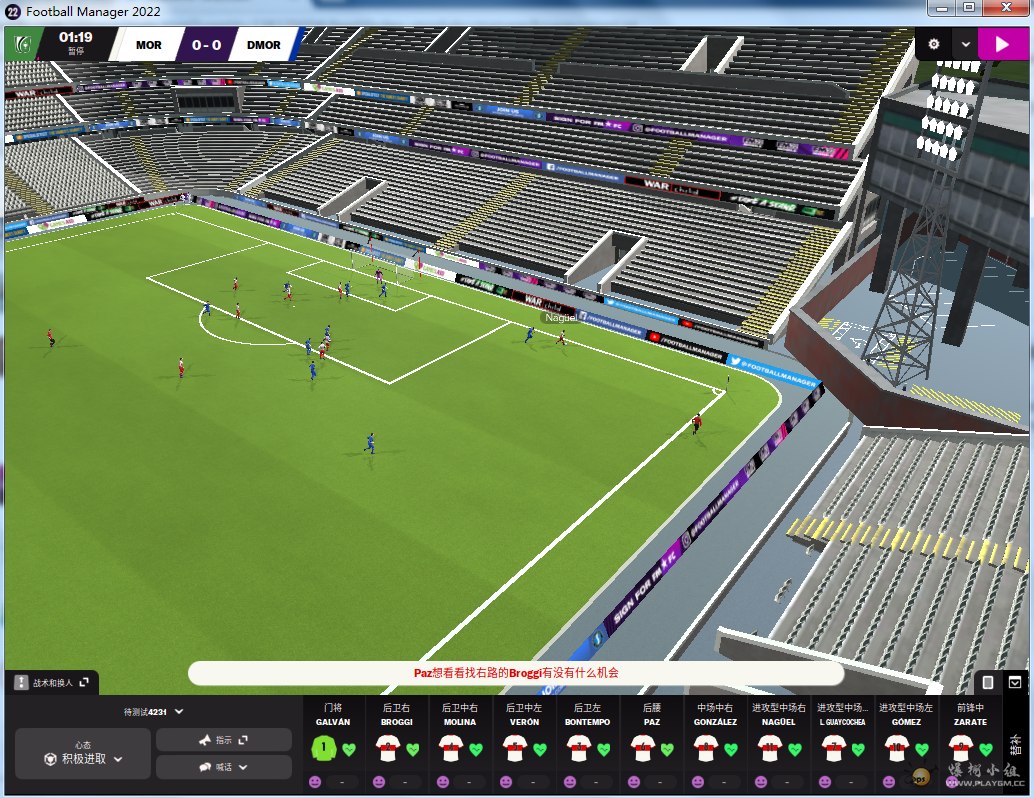Resume the match with the magenta play button

pos(995,44)
